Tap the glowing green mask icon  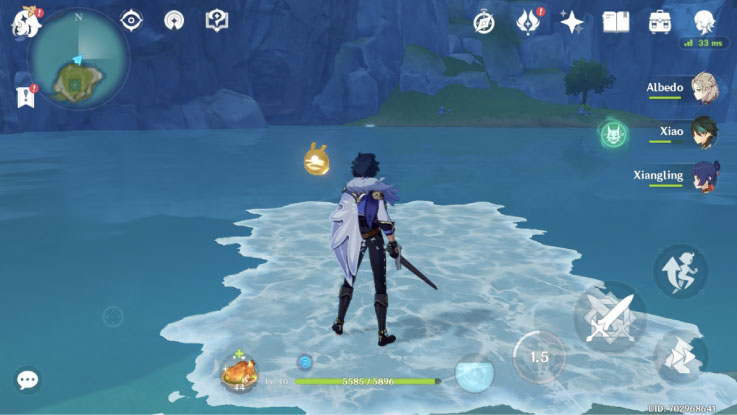(613, 134)
